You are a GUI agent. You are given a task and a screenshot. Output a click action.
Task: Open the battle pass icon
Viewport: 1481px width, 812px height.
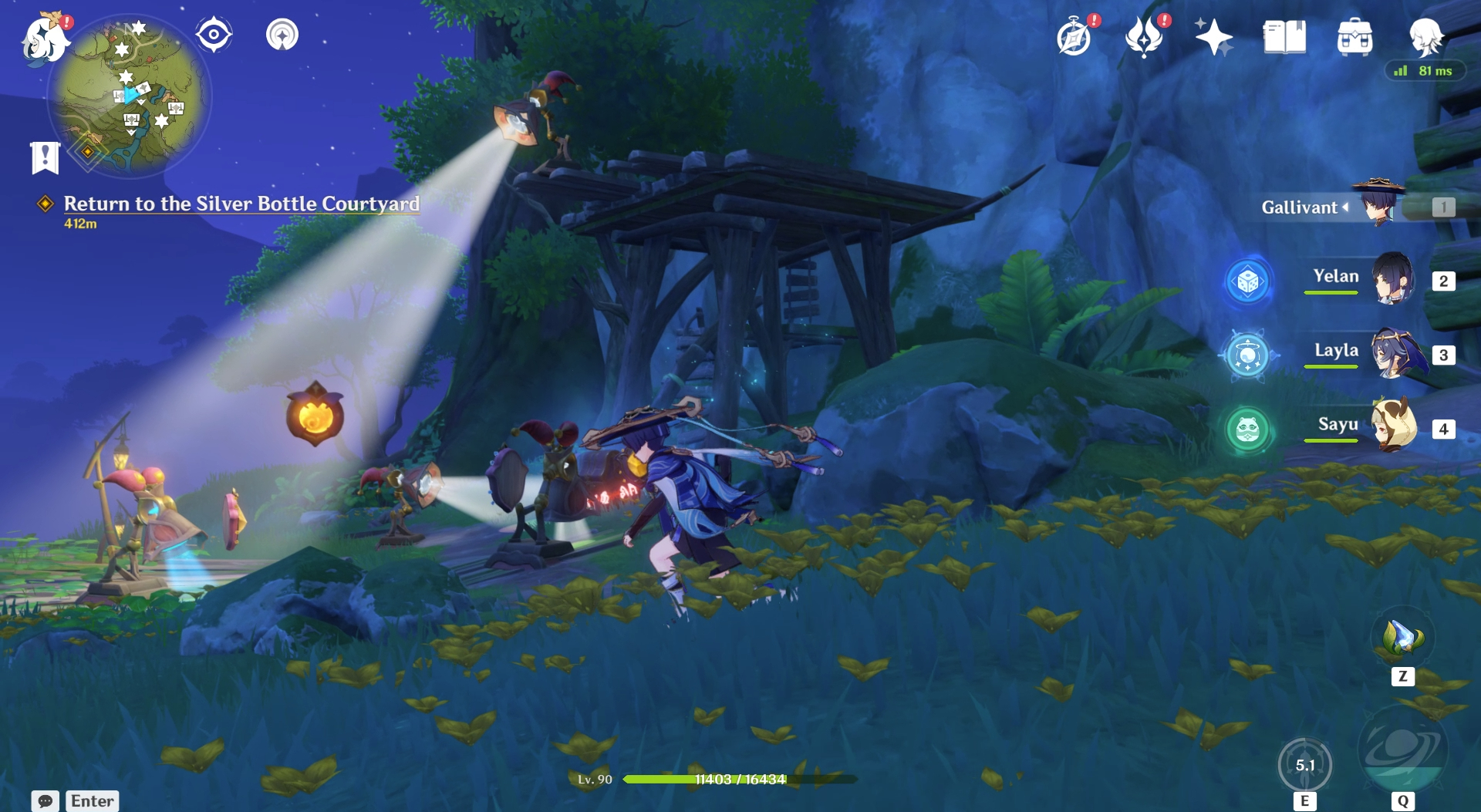(x=1144, y=37)
